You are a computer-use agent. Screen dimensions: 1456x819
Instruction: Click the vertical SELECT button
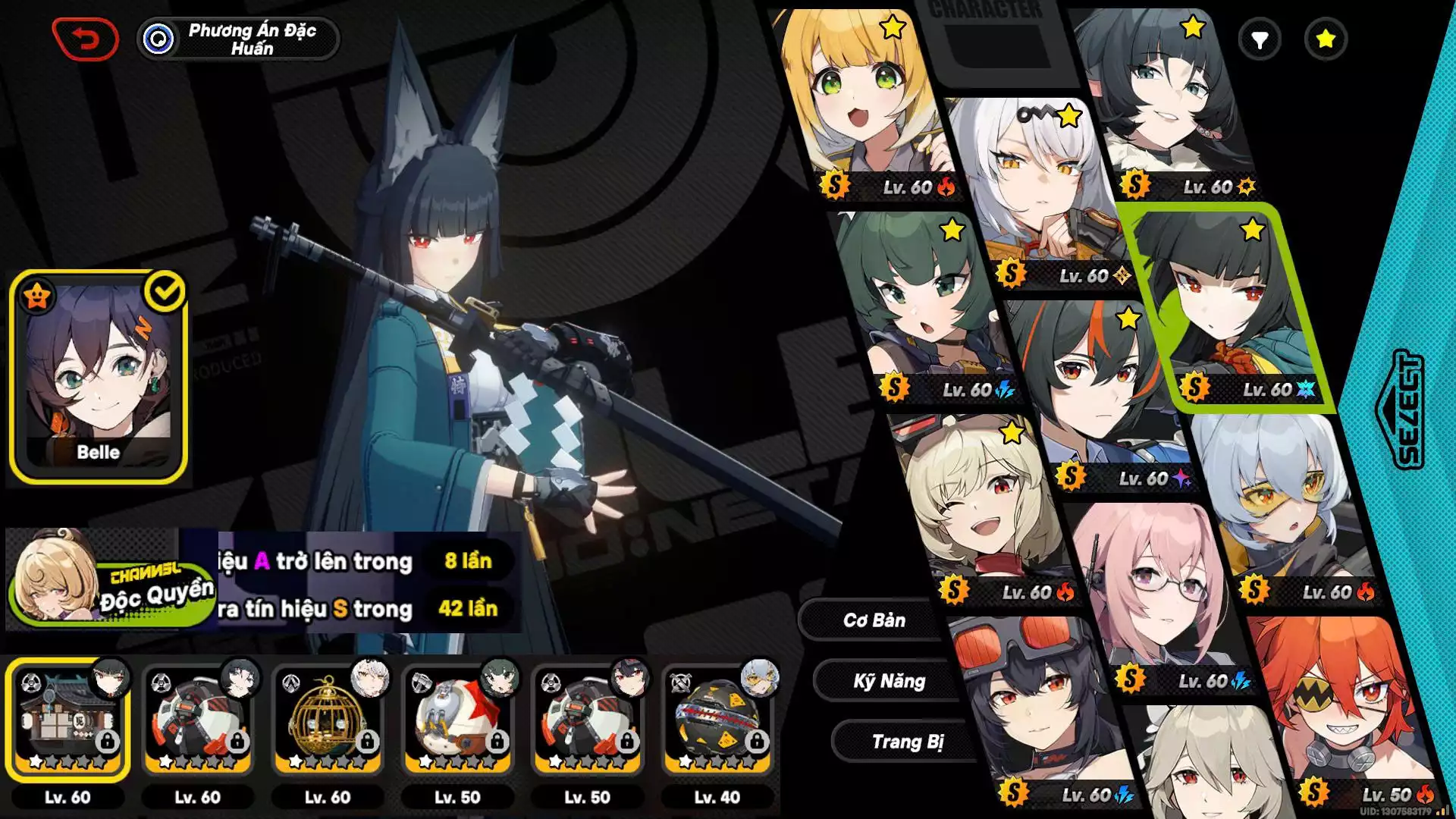click(1407, 409)
